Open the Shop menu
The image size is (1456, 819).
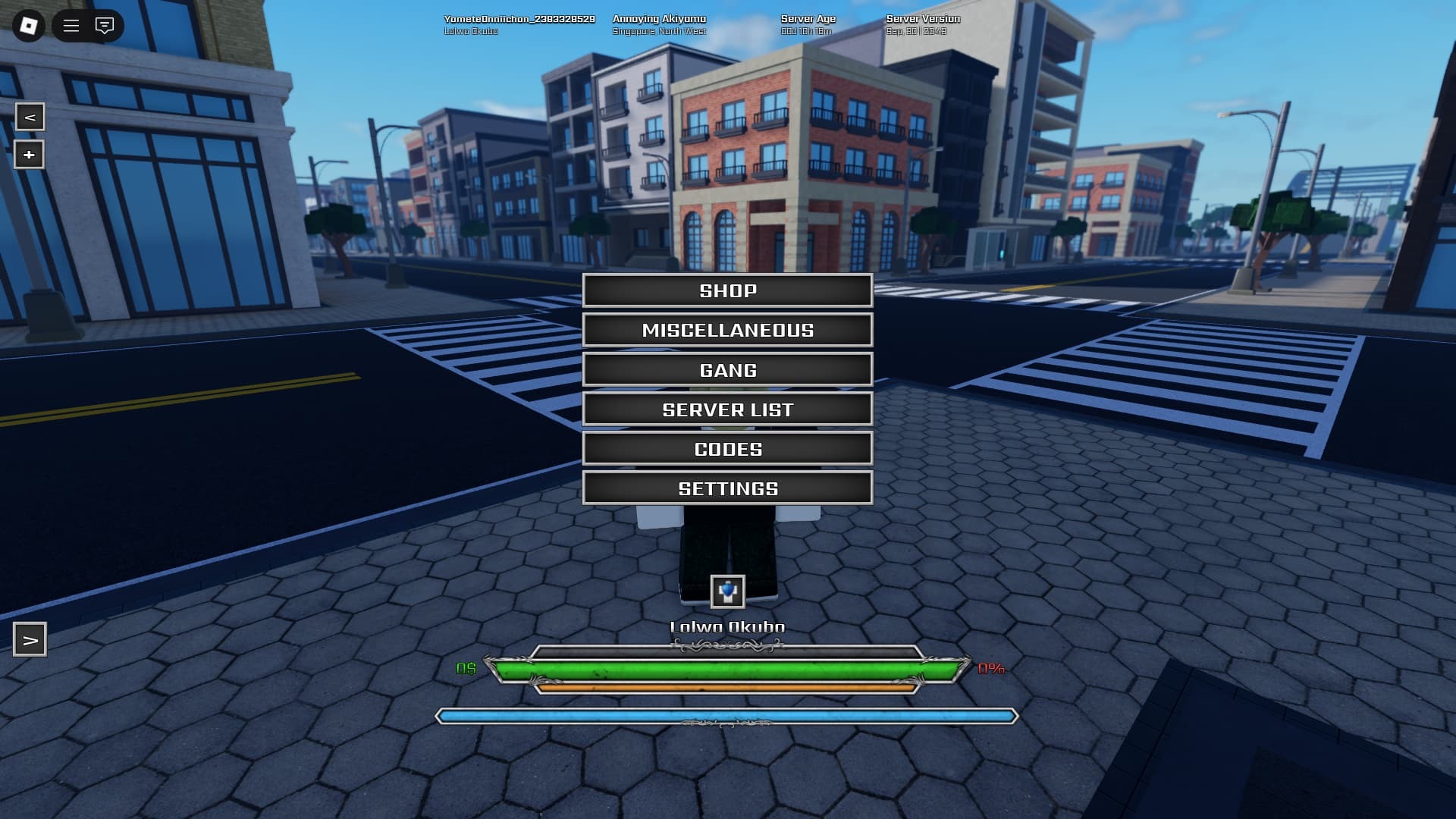click(727, 290)
